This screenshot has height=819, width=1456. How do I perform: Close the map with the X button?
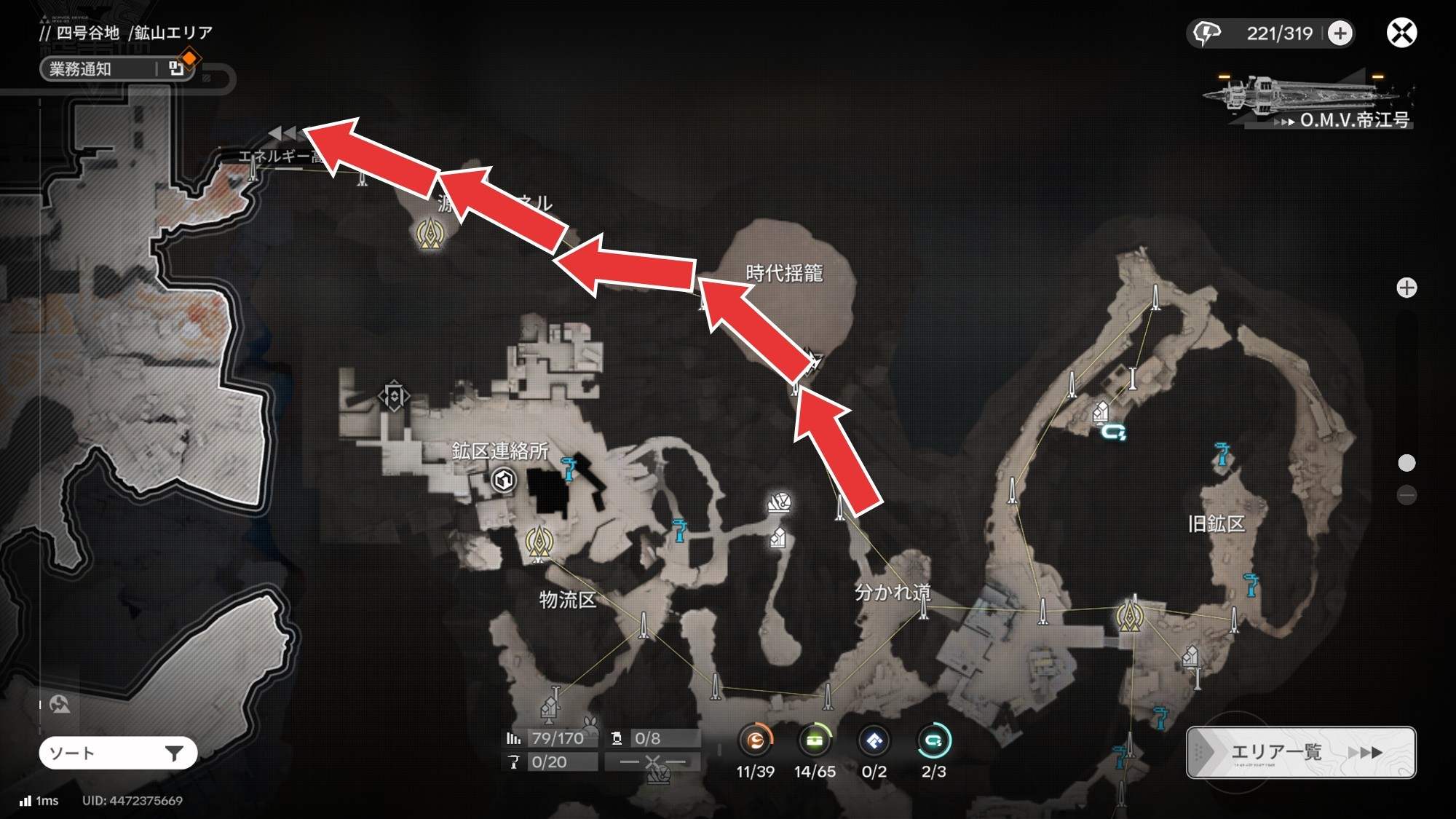click(x=1401, y=33)
